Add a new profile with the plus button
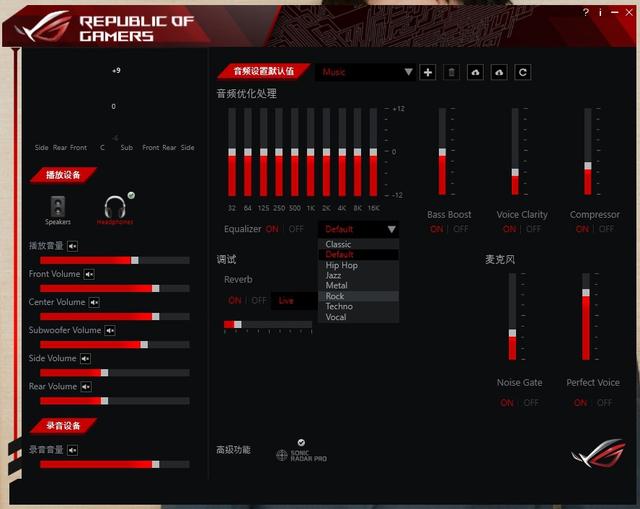This screenshot has height=509, width=640. (428, 72)
